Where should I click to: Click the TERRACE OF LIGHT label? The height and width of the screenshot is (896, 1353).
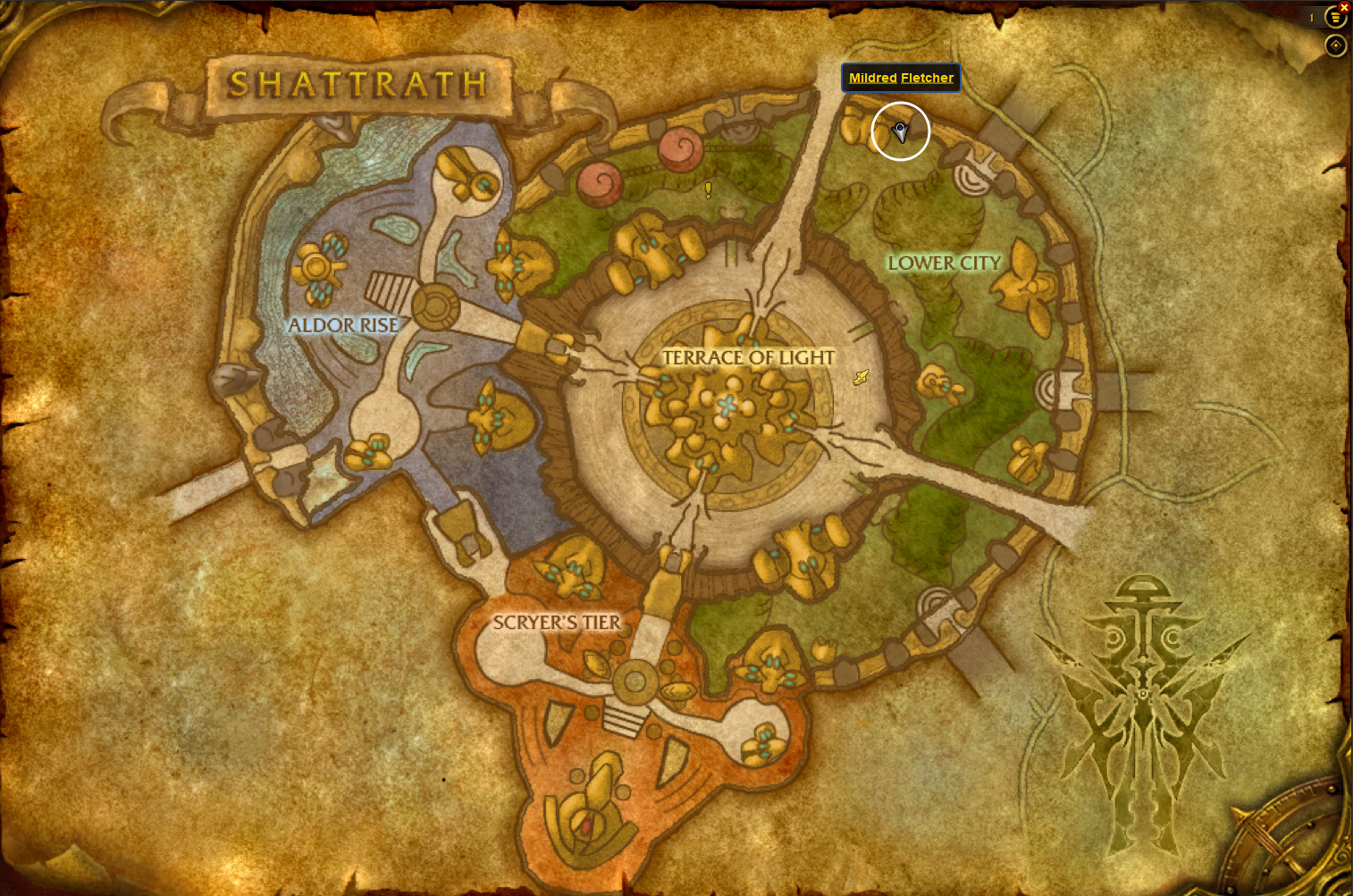tap(748, 357)
